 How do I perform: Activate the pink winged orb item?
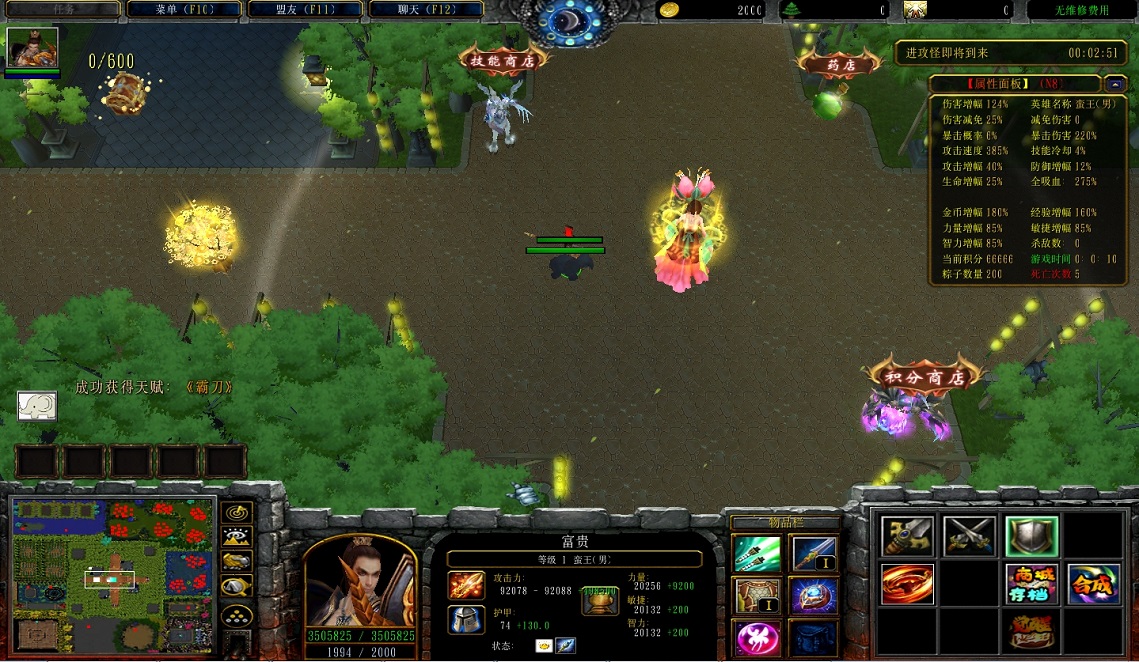click(x=757, y=637)
